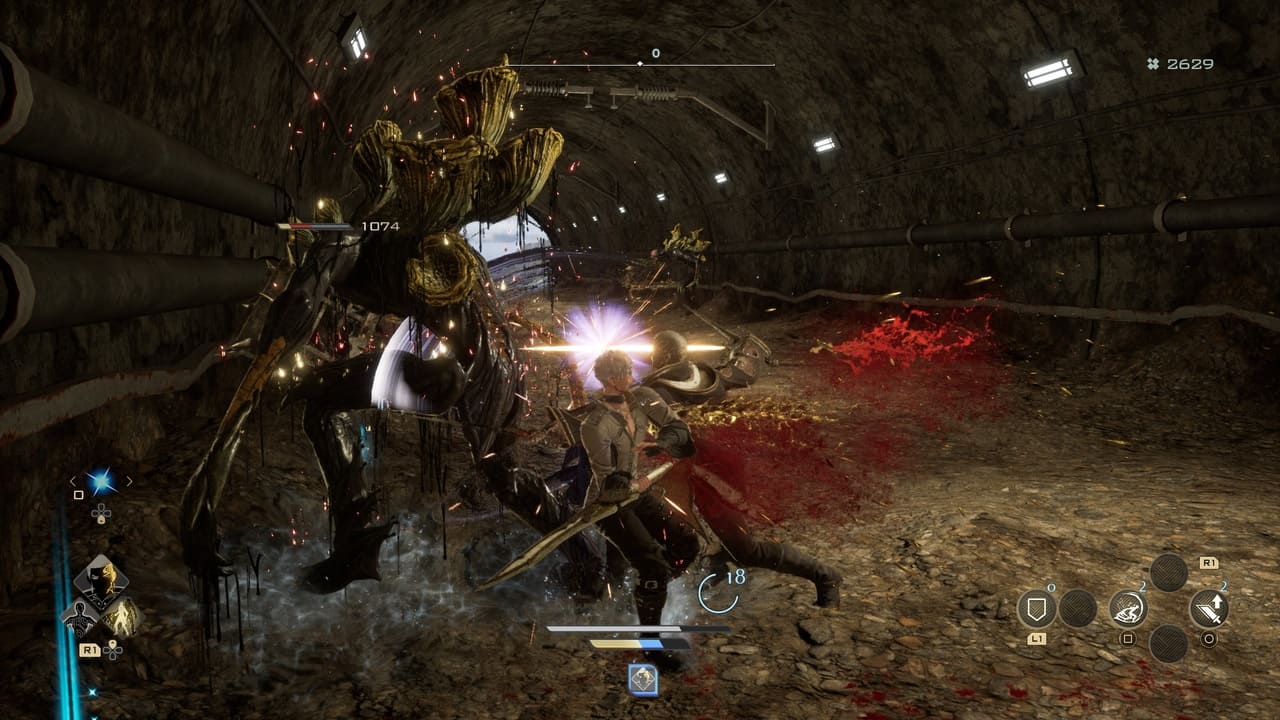This screenshot has width=1280, height=720.
Task: Use the sword upgrade arrow skill
Action: [x=1208, y=608]
